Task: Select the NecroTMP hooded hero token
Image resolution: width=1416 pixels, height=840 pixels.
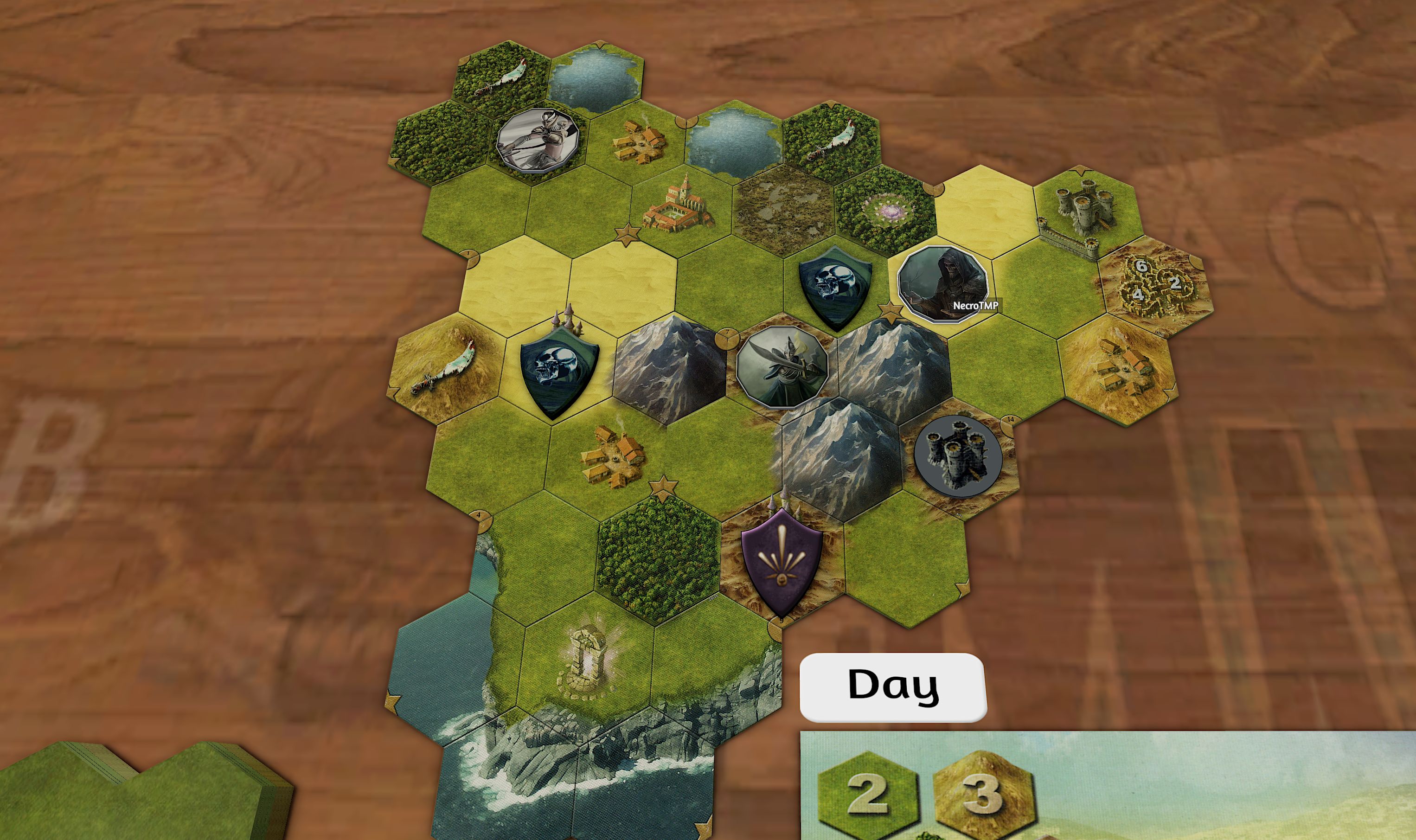Action: [943, 283]
